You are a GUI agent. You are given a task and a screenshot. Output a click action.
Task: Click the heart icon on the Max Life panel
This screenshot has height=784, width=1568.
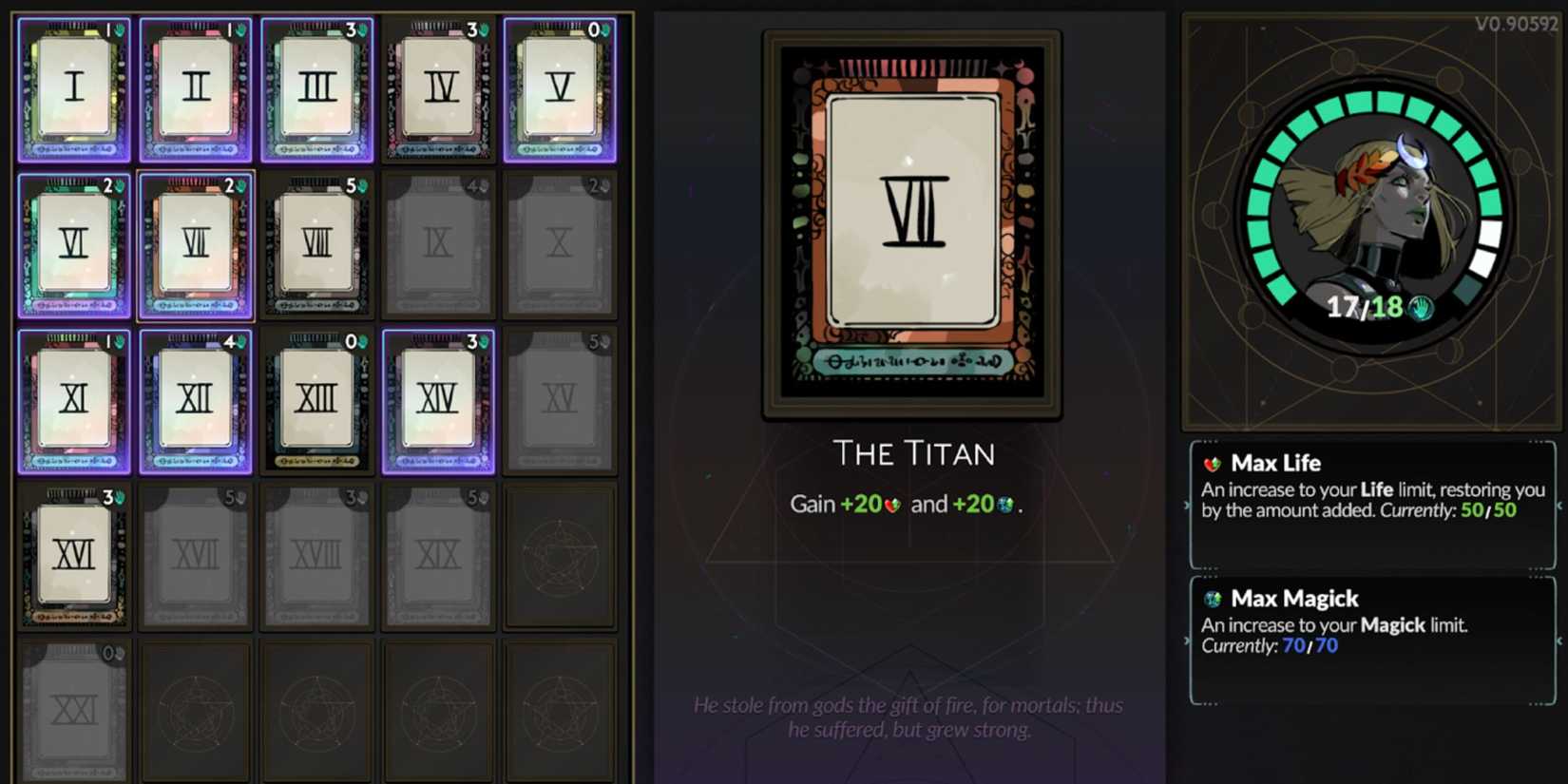[1214, 464]
